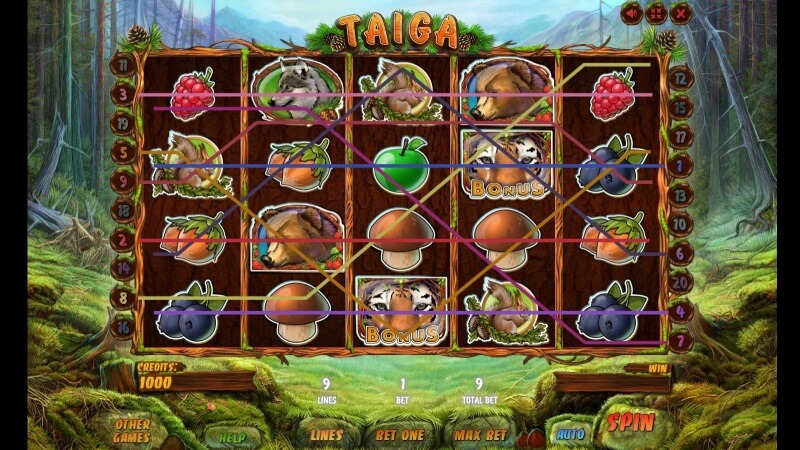
Task: Open the OTHER GAMES menu
Action: tap(133, 429)
